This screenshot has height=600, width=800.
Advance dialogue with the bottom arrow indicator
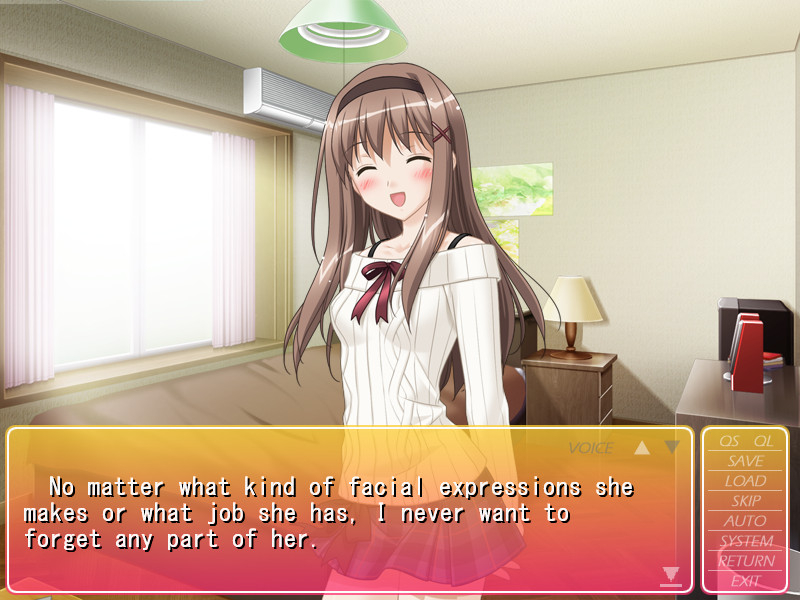point(671,575)
